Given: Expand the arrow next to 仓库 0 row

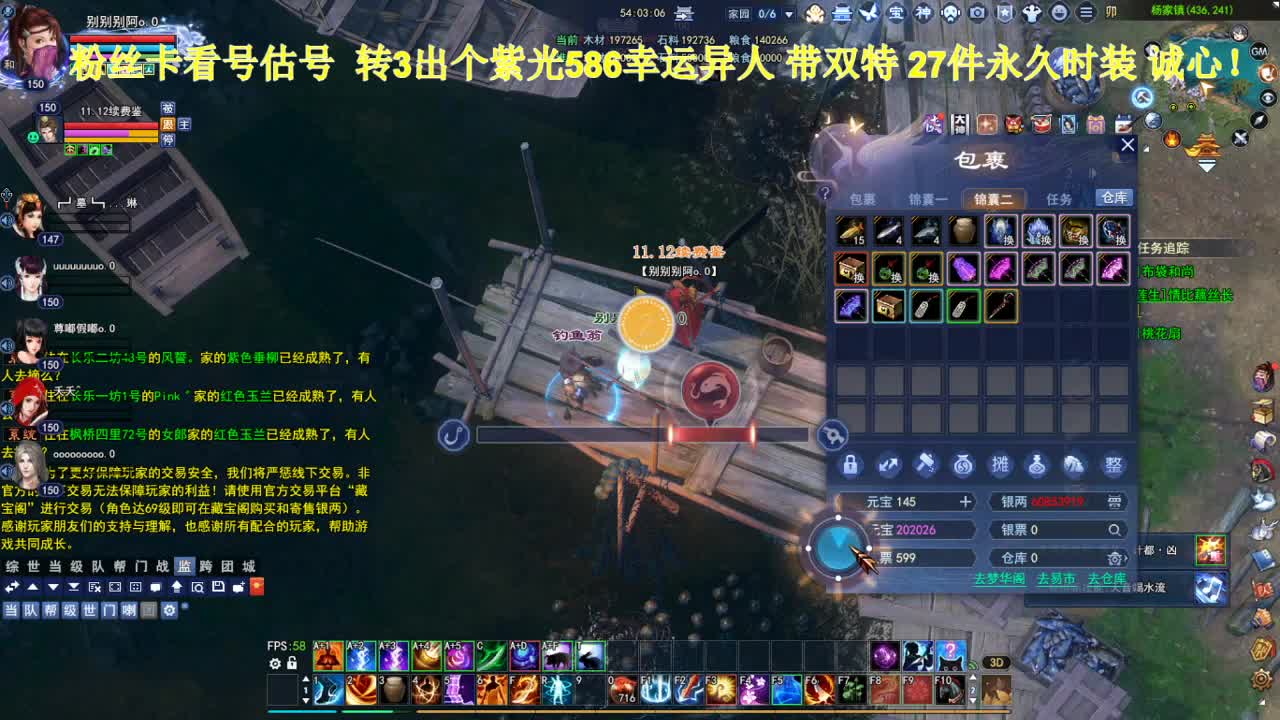Looking at the screenshot, I should pos(1124,557).
